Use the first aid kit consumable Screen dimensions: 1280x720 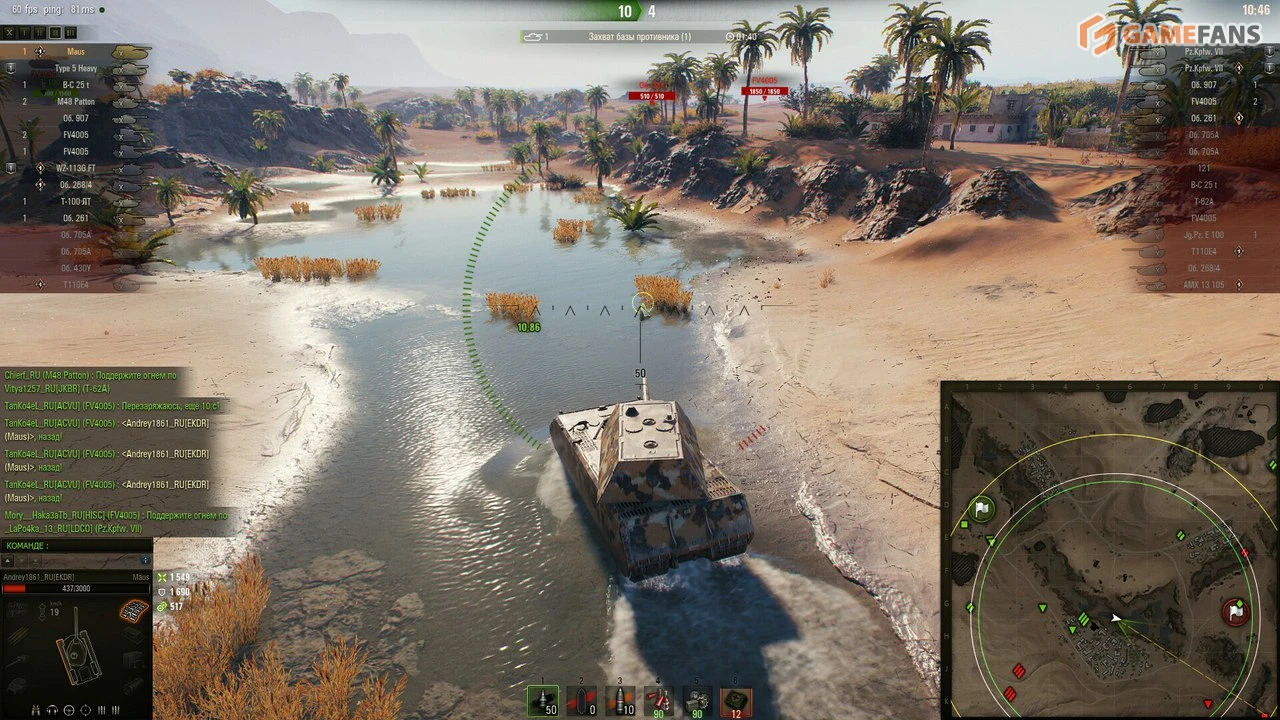click(x=736, y=700)
